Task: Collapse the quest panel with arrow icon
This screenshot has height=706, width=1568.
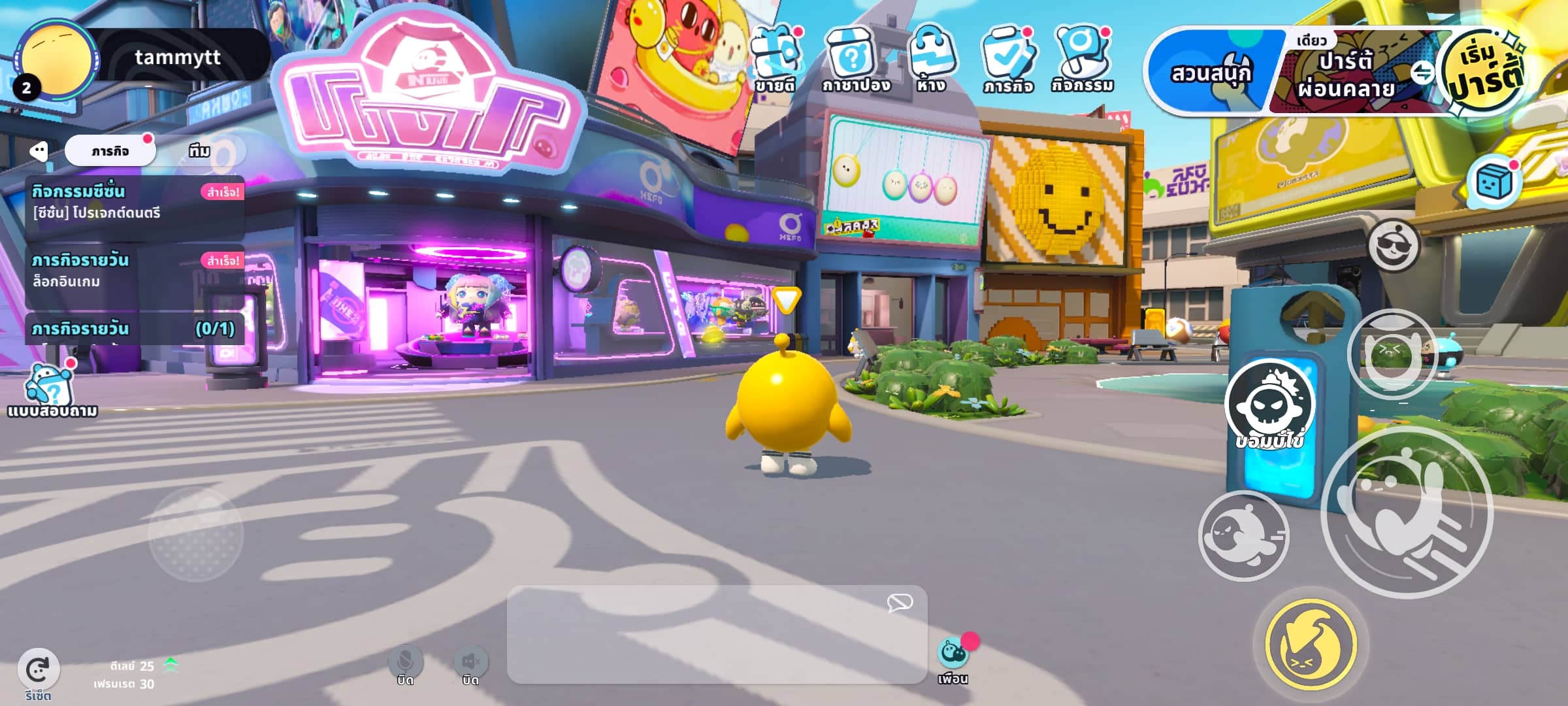Action: tap(39, 152)
